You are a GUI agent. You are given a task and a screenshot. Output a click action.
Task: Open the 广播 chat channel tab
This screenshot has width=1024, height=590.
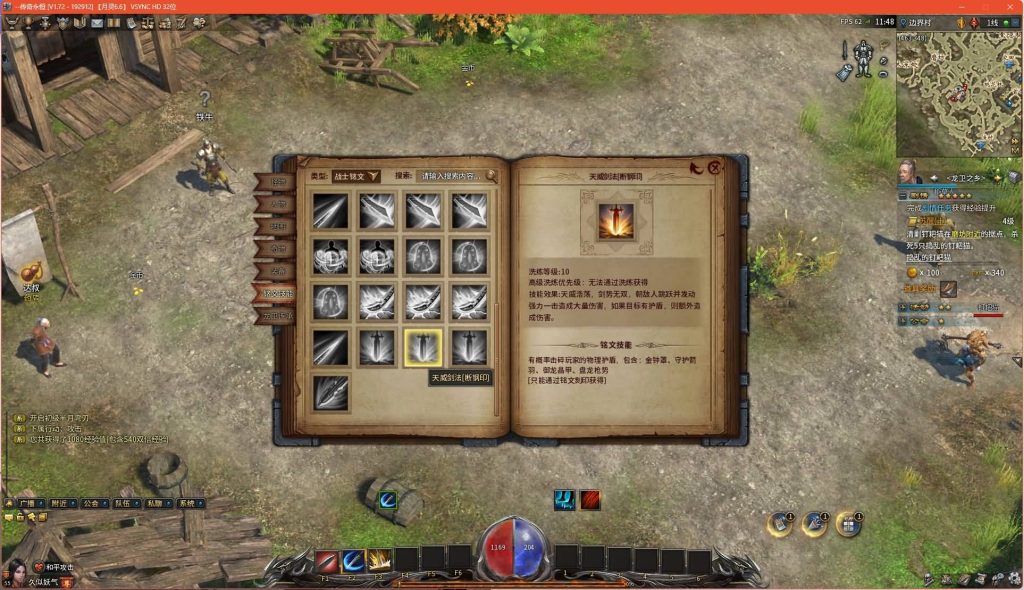pos(26,503)
